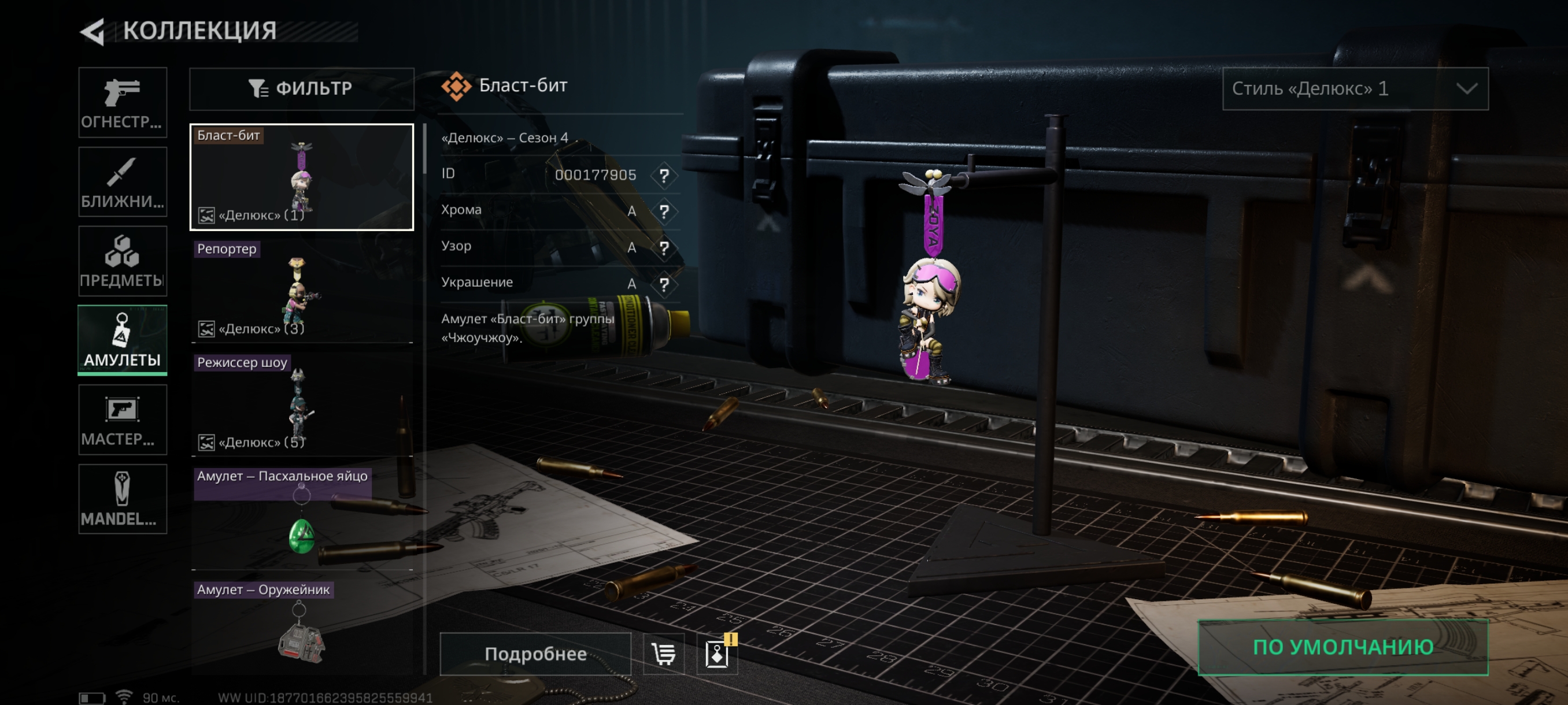Select the Амулет – Пасхальное яйцо tile
1568x705 pixels.
point(301,518)
